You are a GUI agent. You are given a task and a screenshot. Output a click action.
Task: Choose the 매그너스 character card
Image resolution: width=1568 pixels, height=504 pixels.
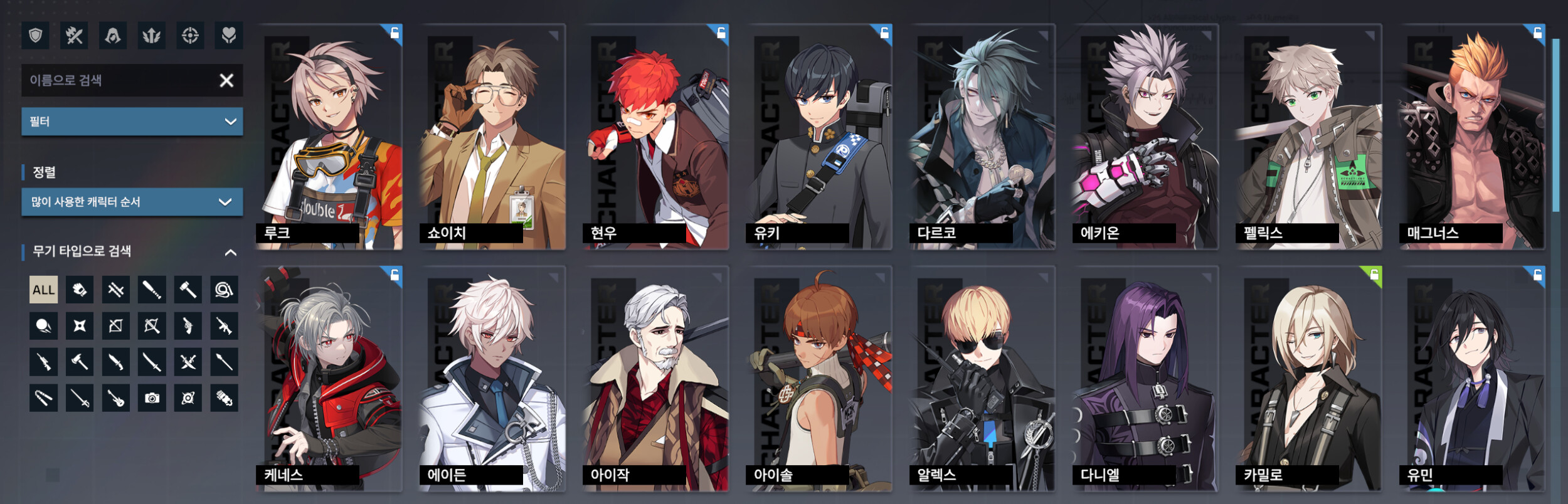tap(1471, 137)
